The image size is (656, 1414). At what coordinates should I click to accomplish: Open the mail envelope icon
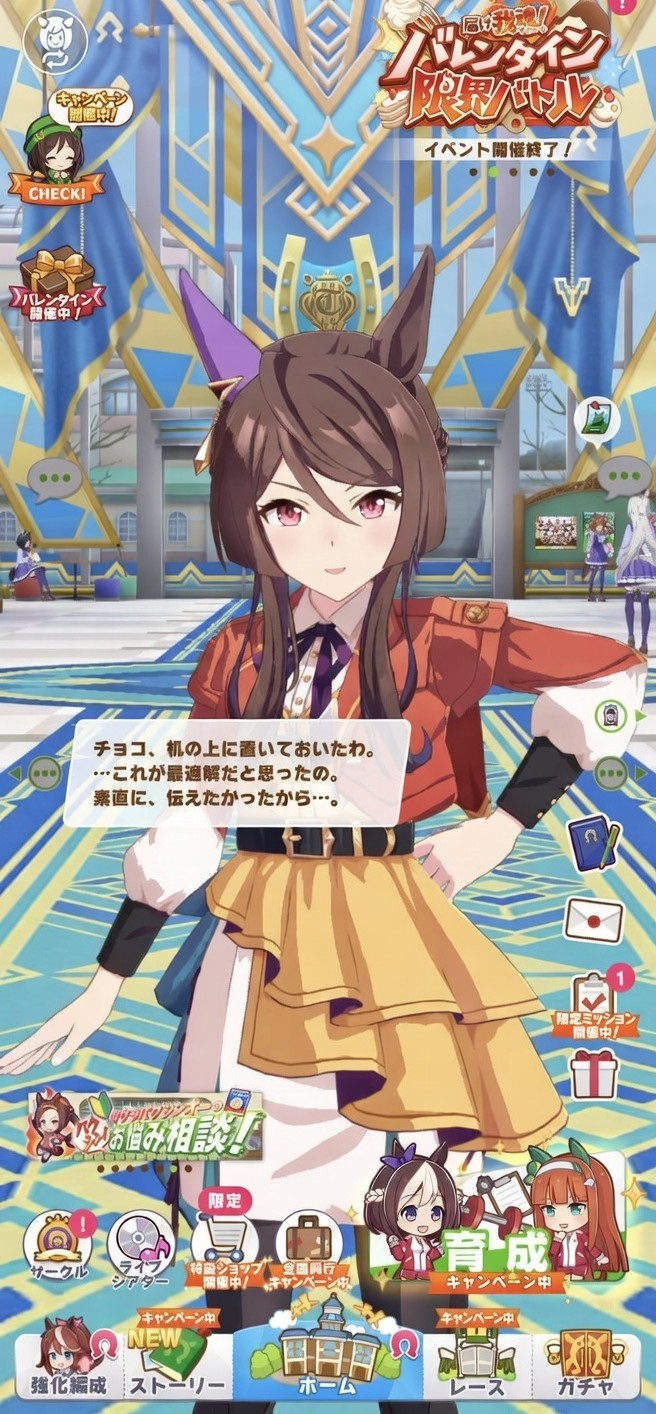[x=594, y=921]
